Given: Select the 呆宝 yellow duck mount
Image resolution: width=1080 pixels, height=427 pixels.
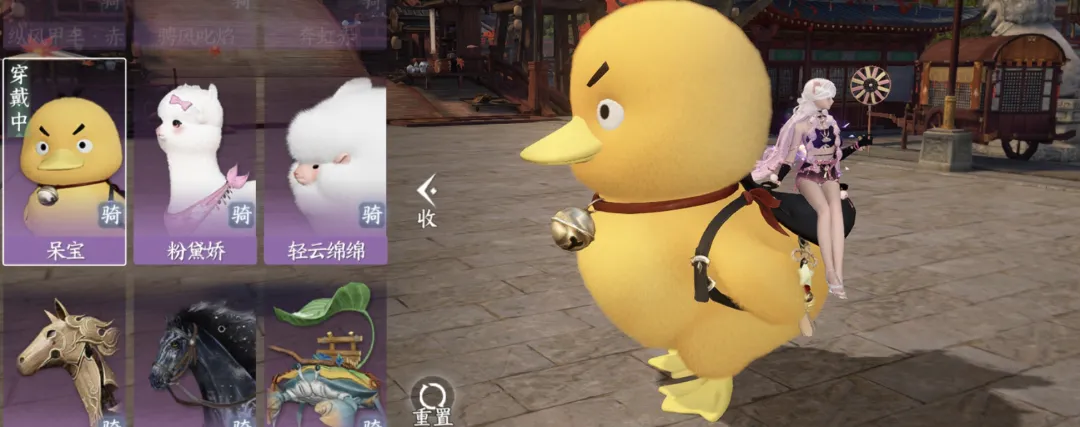Looking at the screenshot, I should 65,160.
